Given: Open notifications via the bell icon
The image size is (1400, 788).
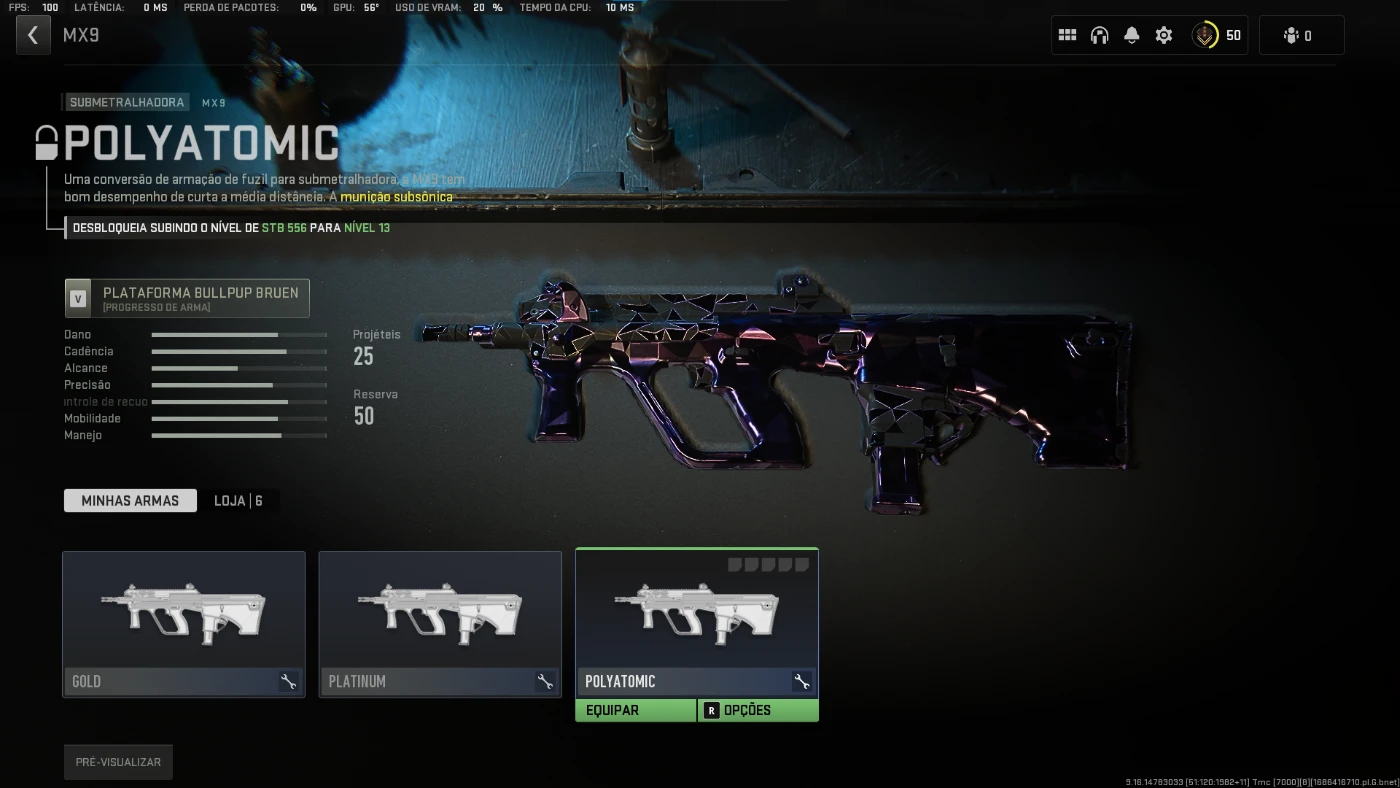Looking at the screenshot, I should pyautogui.click(x=1131, y=34).
